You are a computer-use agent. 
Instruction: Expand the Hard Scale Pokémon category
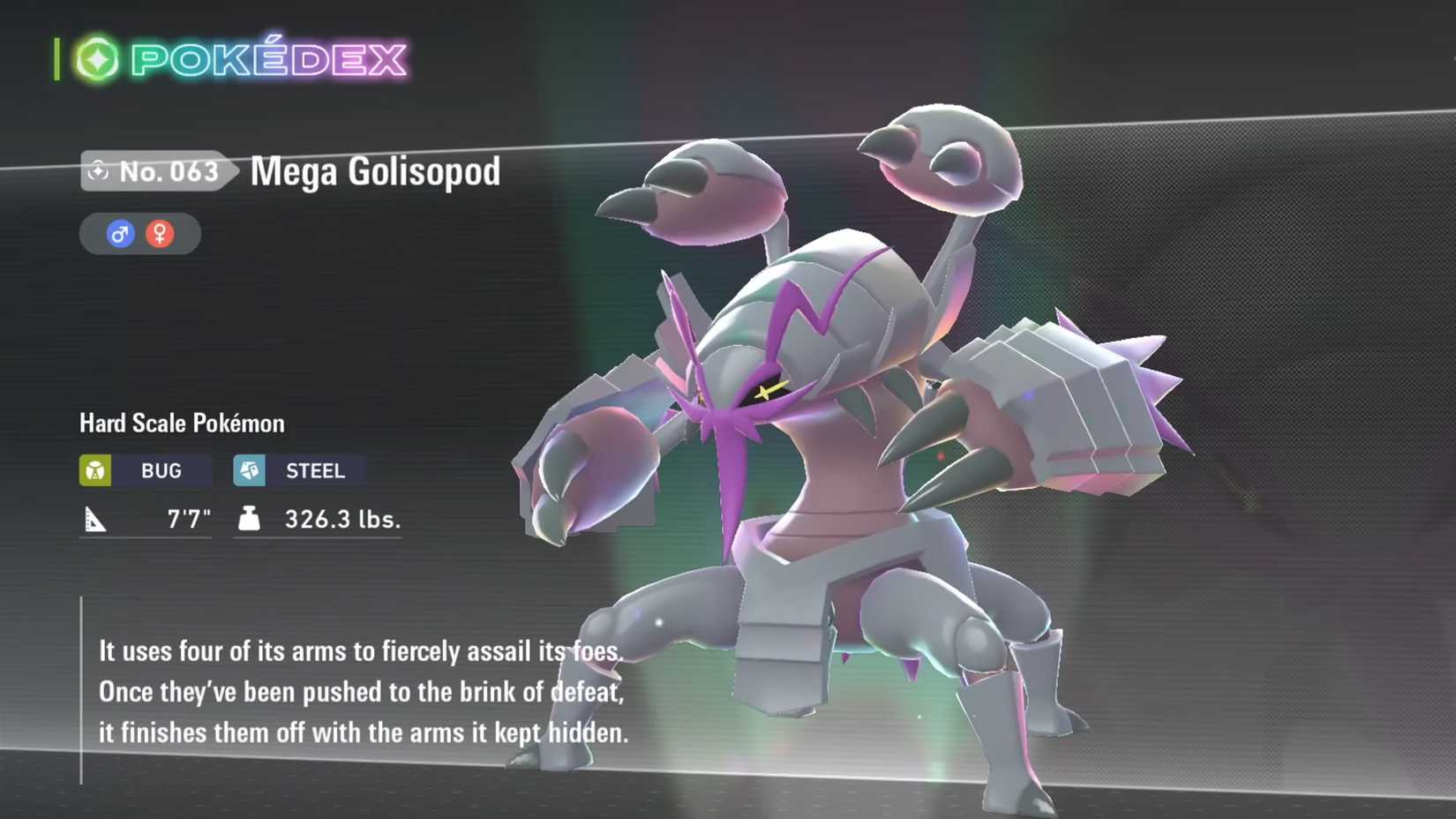(180, 424)
